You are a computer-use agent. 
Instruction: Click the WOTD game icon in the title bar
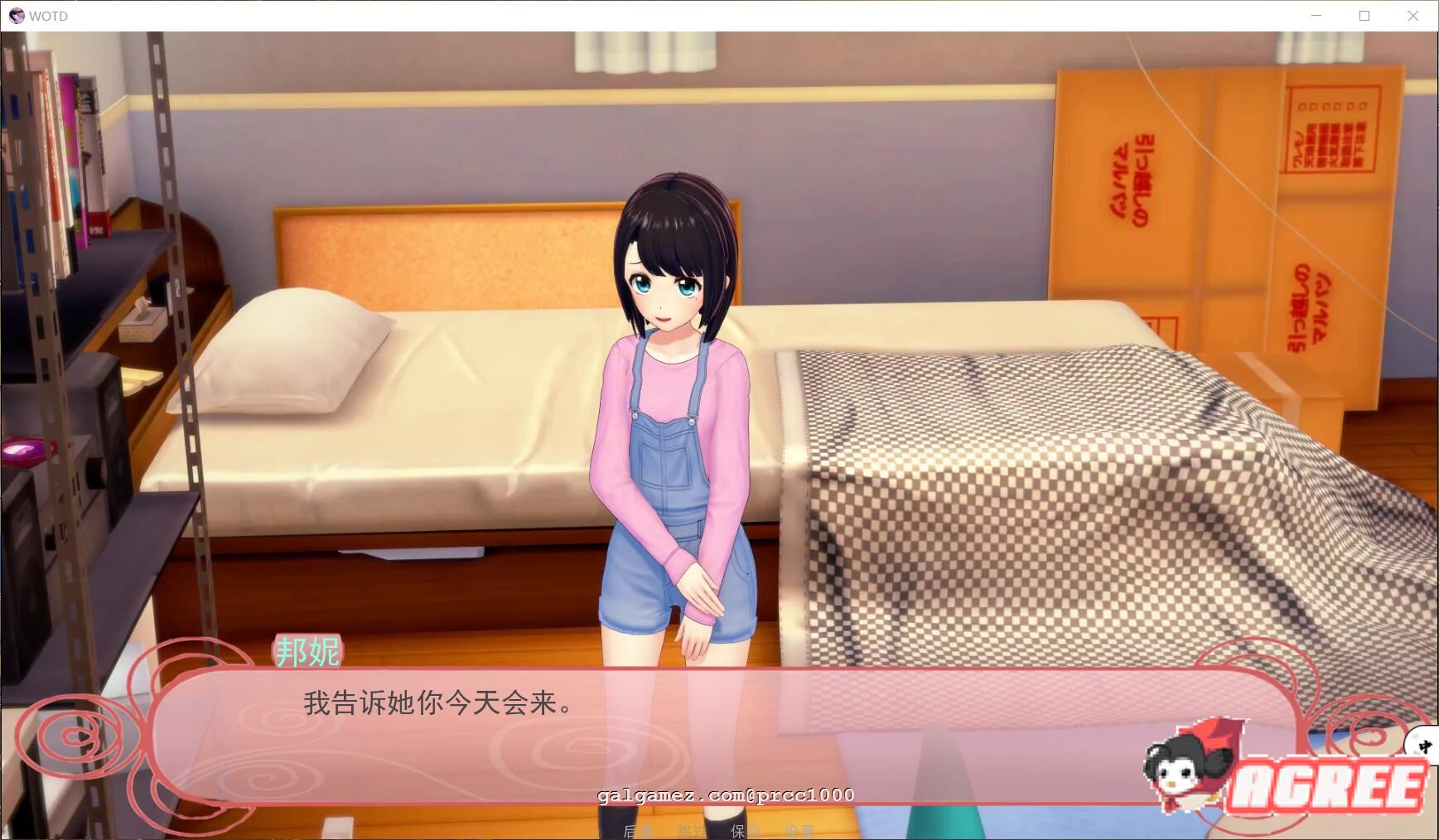pyautogui.click(x=15, y=15)
